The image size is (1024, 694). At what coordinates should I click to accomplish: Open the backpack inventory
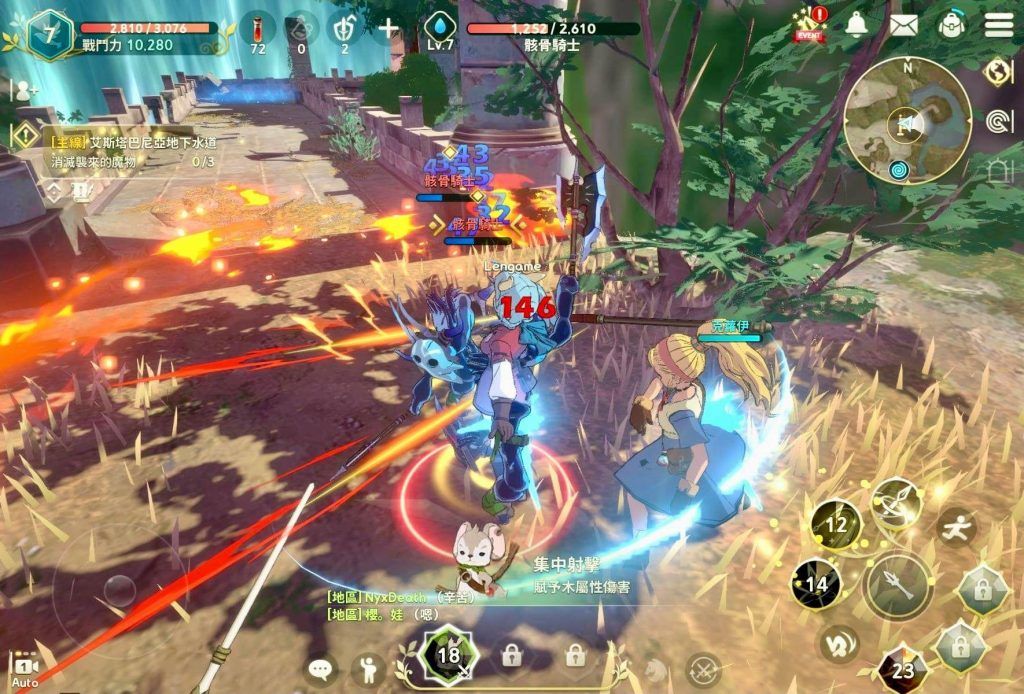point(951,25)
